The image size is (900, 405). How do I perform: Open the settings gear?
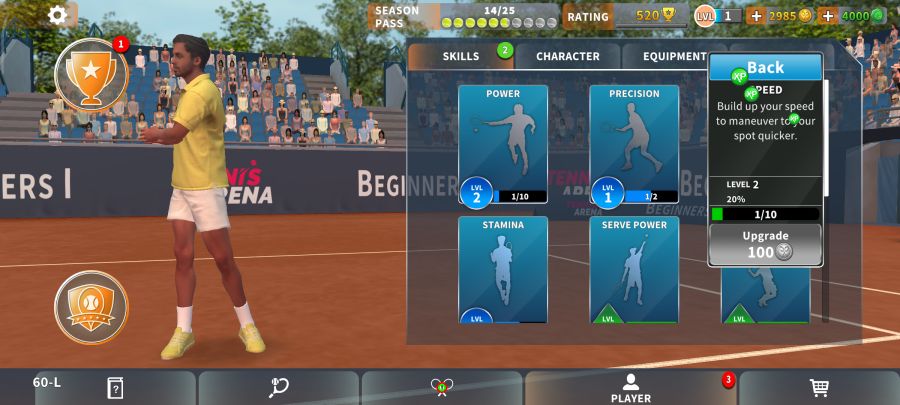(58, 15)
